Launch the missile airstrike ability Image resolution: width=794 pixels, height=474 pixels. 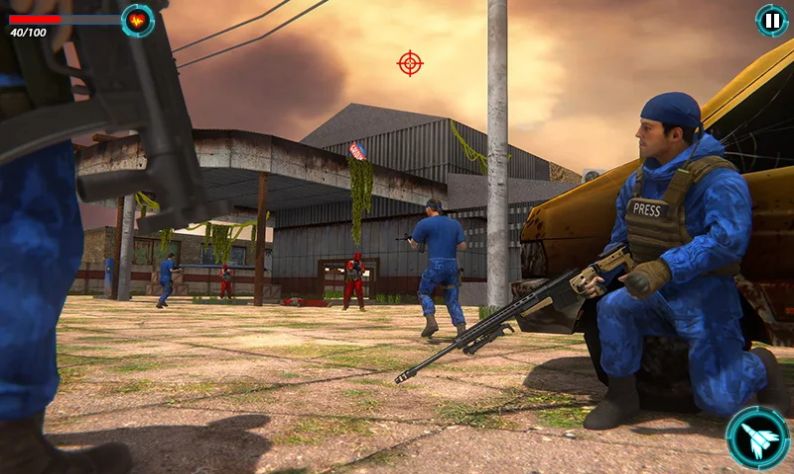[757, 437]
